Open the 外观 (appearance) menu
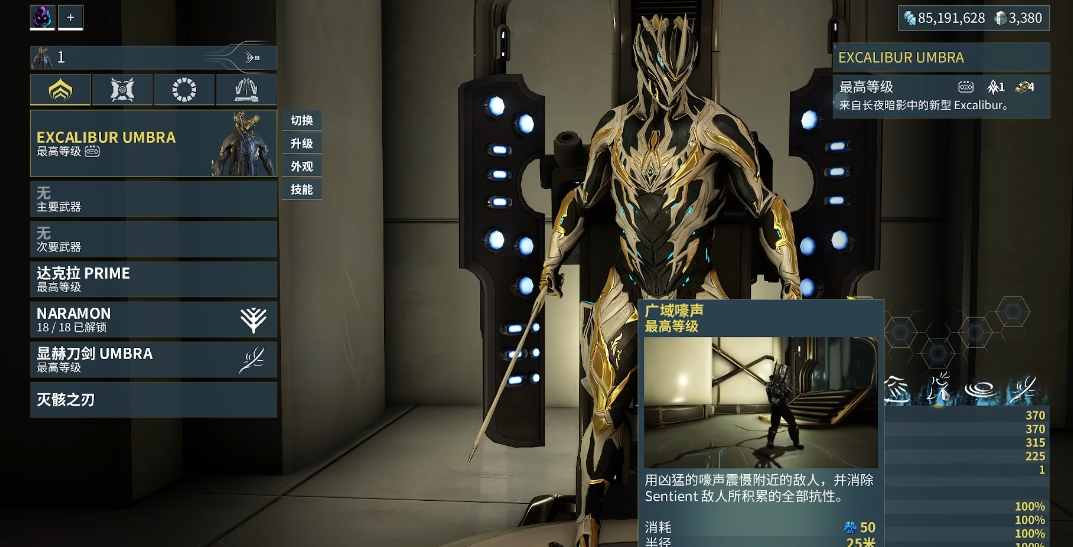Screen dimensions: 1073x547 302,167
